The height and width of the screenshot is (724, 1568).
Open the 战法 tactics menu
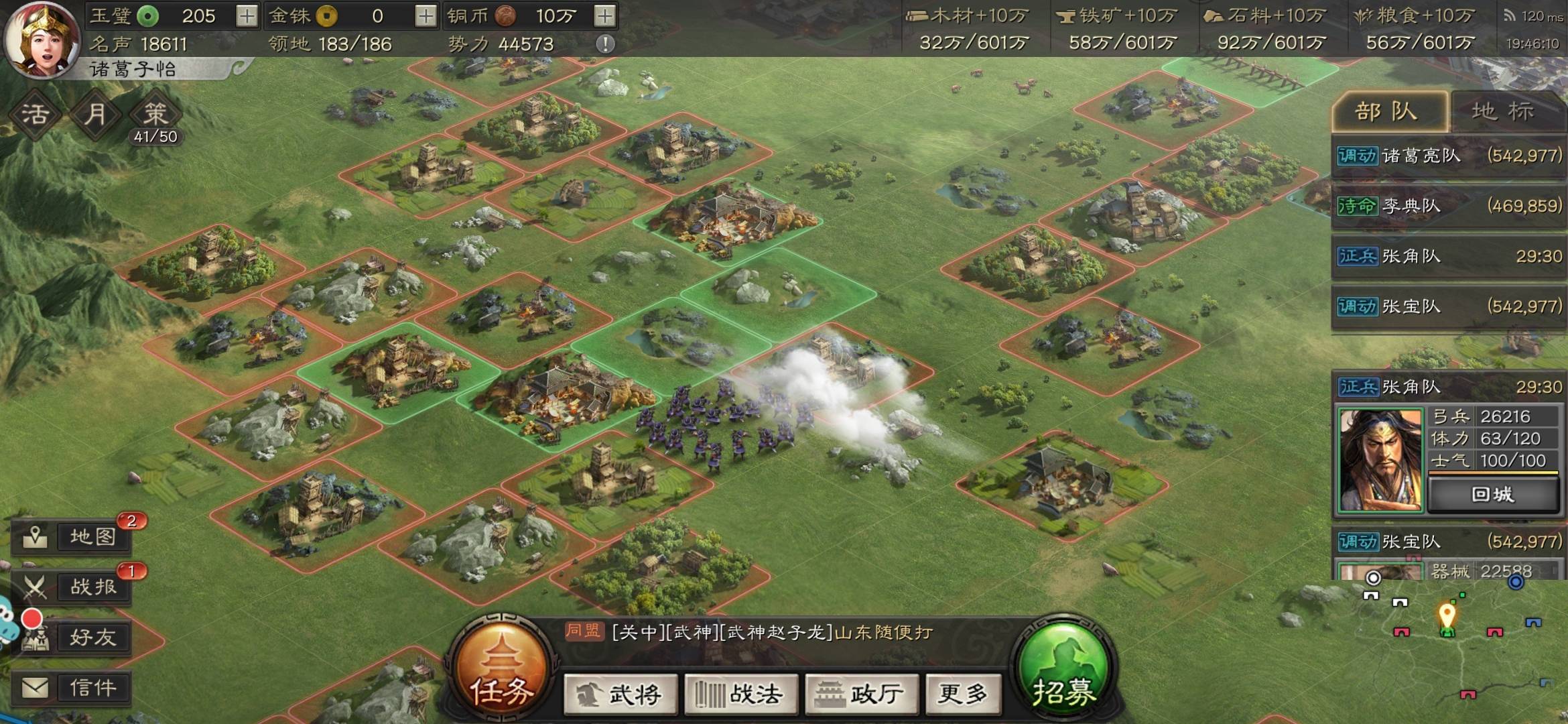tap(741, 694)
